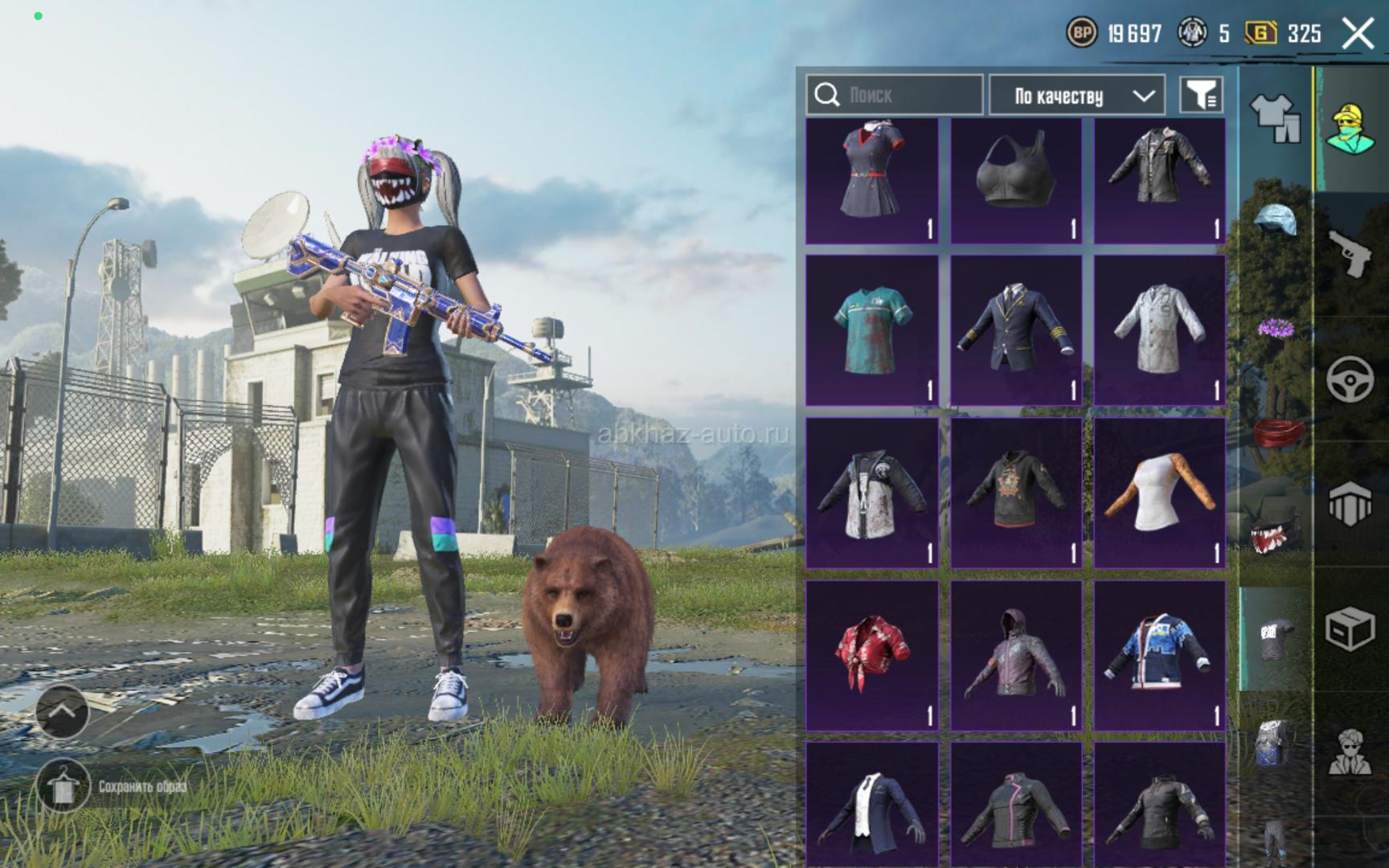Equip the navy pilot uniform jacket
The width and height of the screenshot is (1389, 868).
tap(1016, 330)
